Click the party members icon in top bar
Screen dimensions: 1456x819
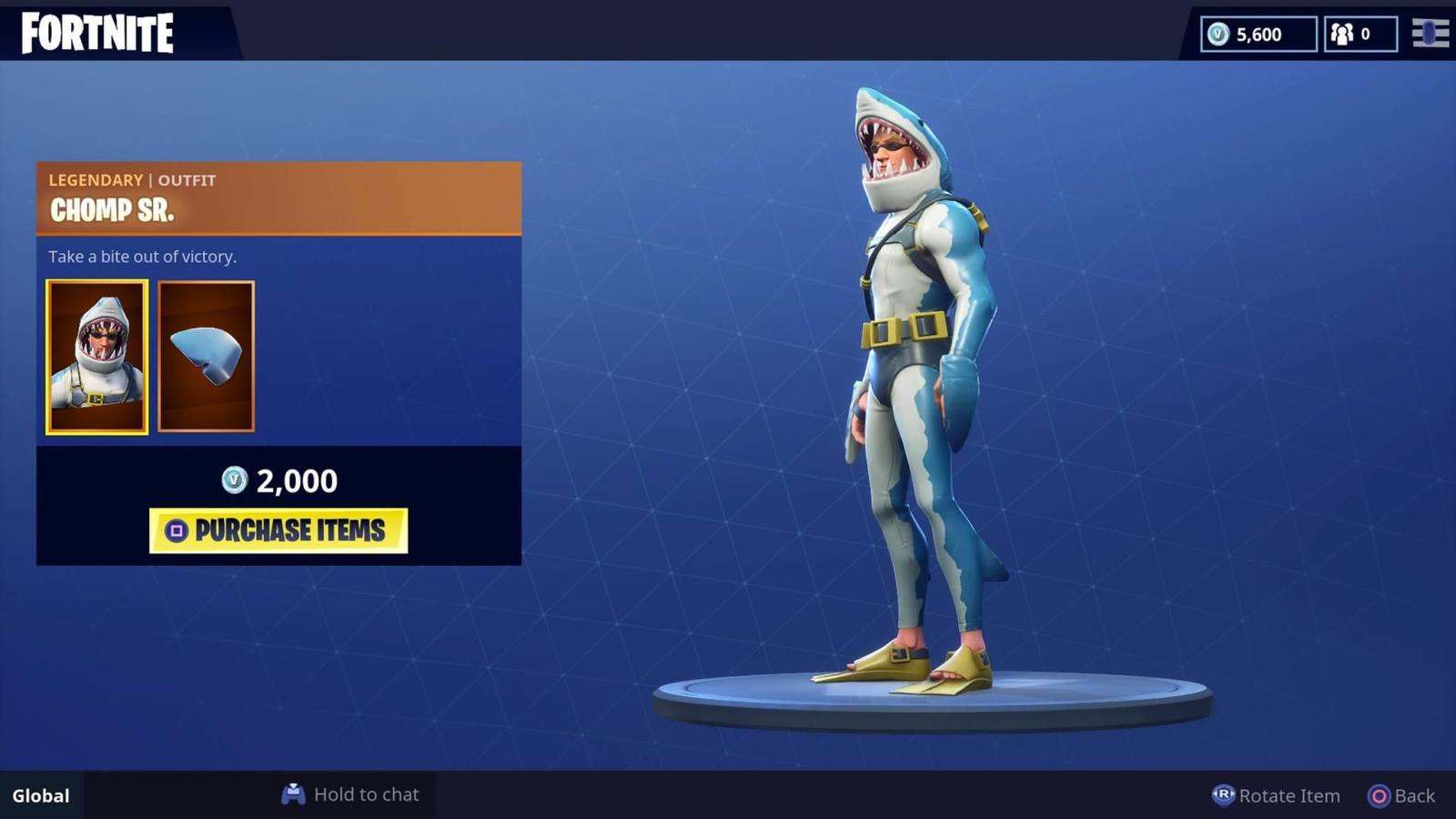coord(1340,35)
